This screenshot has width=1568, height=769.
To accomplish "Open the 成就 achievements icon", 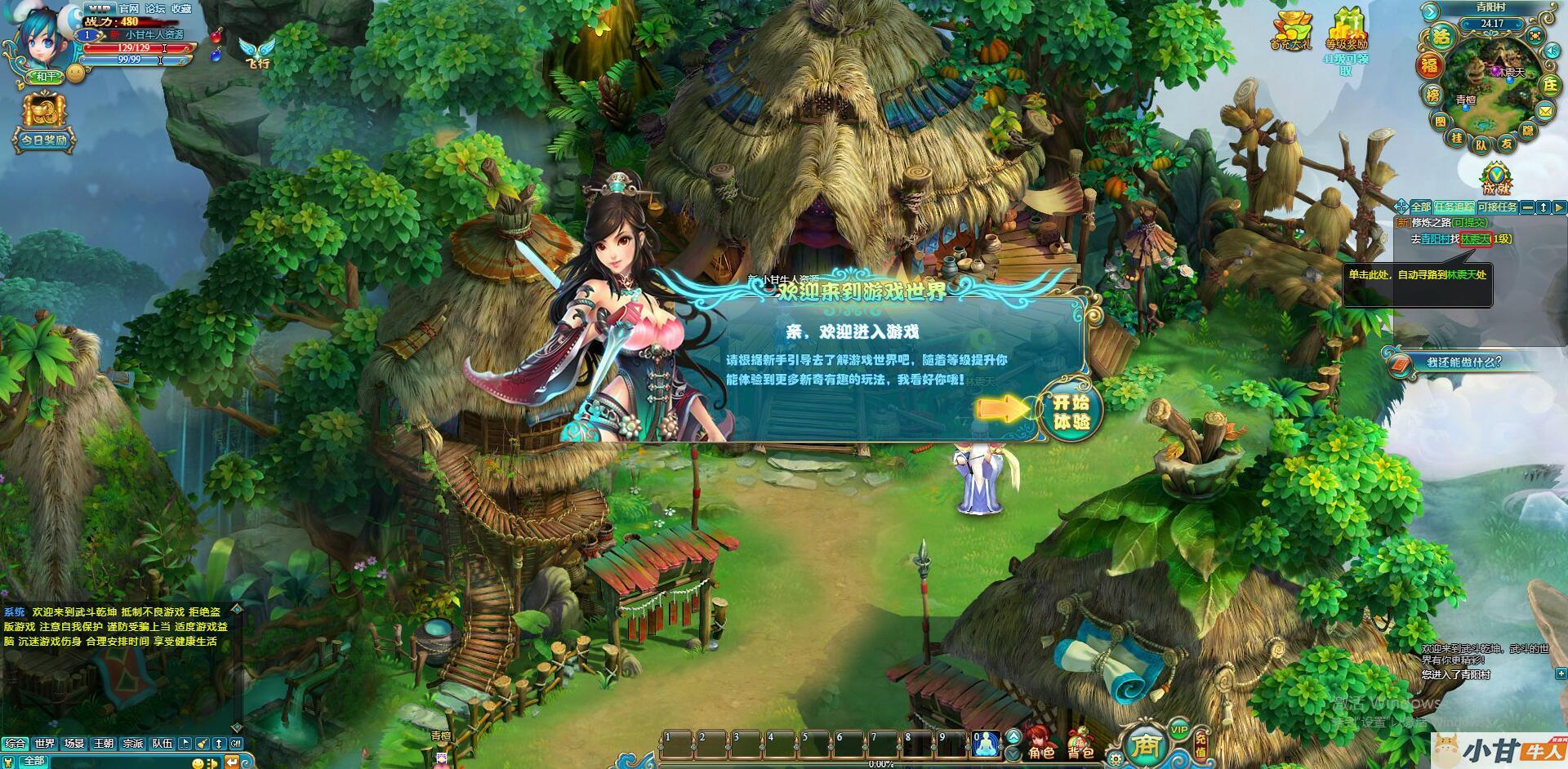I will [x=1496, y=178].
